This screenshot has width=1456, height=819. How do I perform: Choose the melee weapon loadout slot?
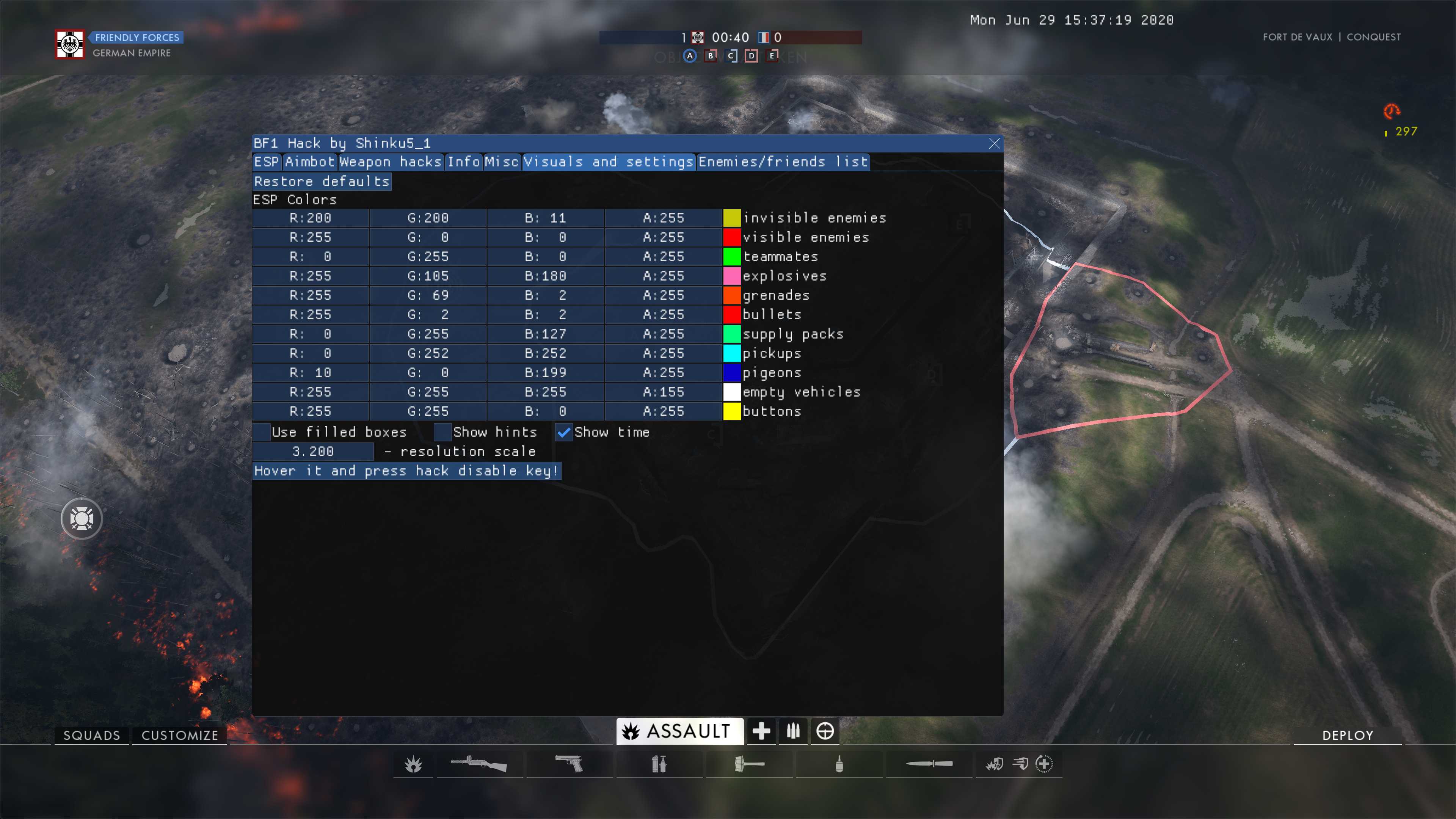pos(929,764)
